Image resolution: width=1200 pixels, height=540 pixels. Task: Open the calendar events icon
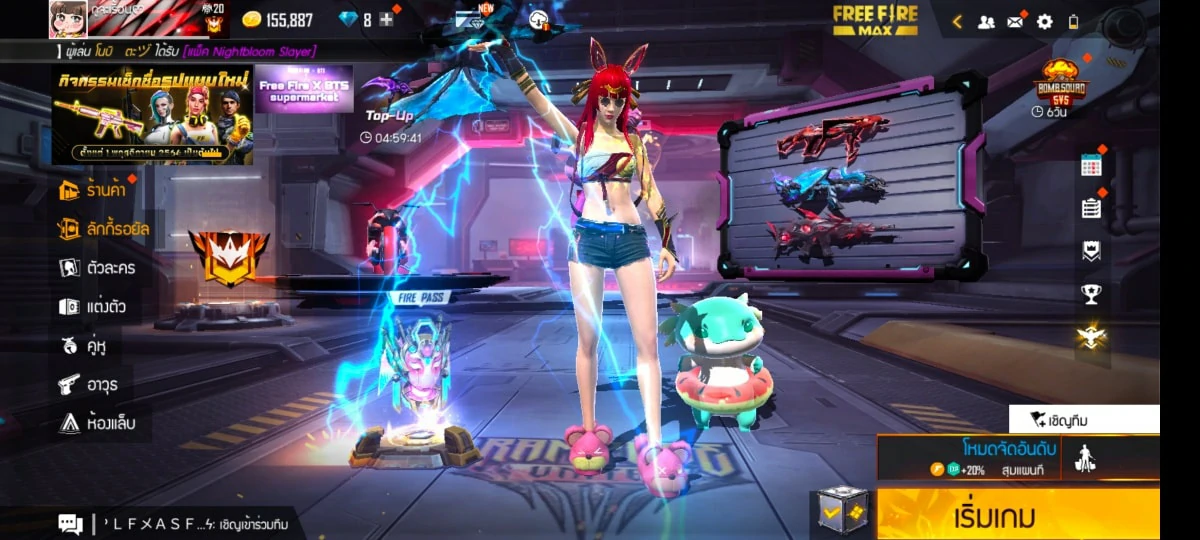point(1091,166)
